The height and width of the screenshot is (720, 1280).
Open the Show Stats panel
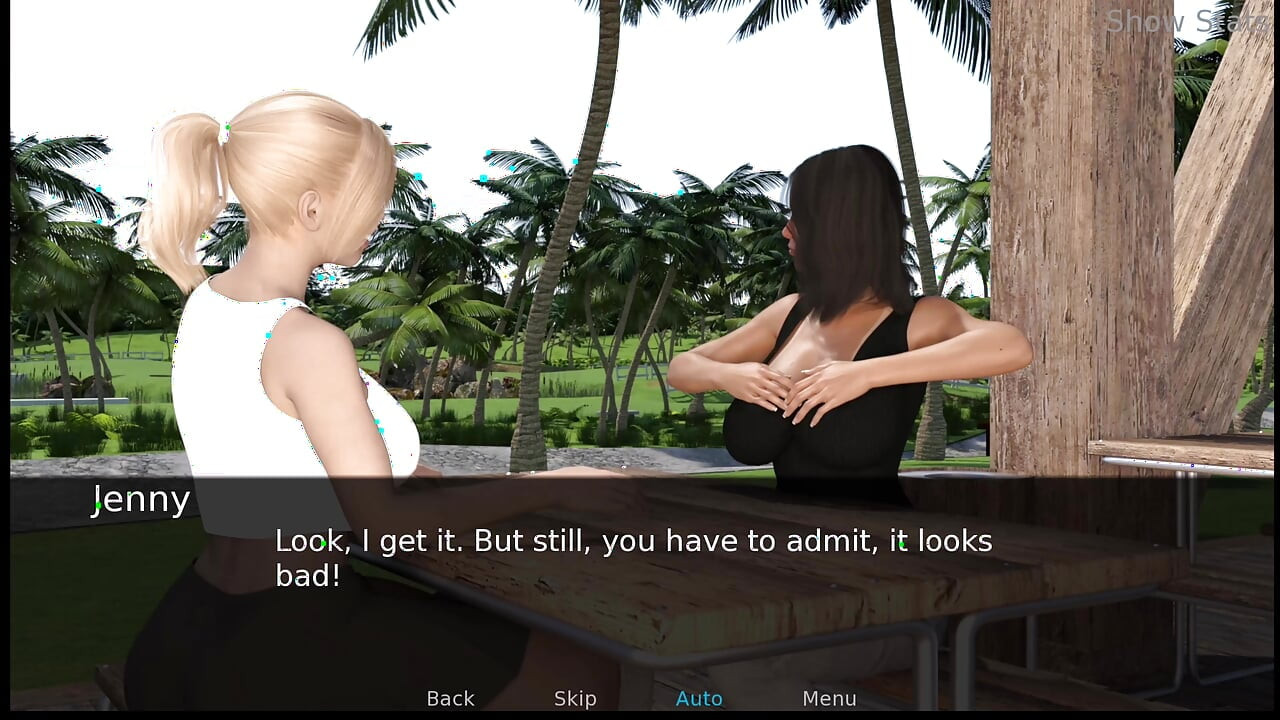[1187, 21]
